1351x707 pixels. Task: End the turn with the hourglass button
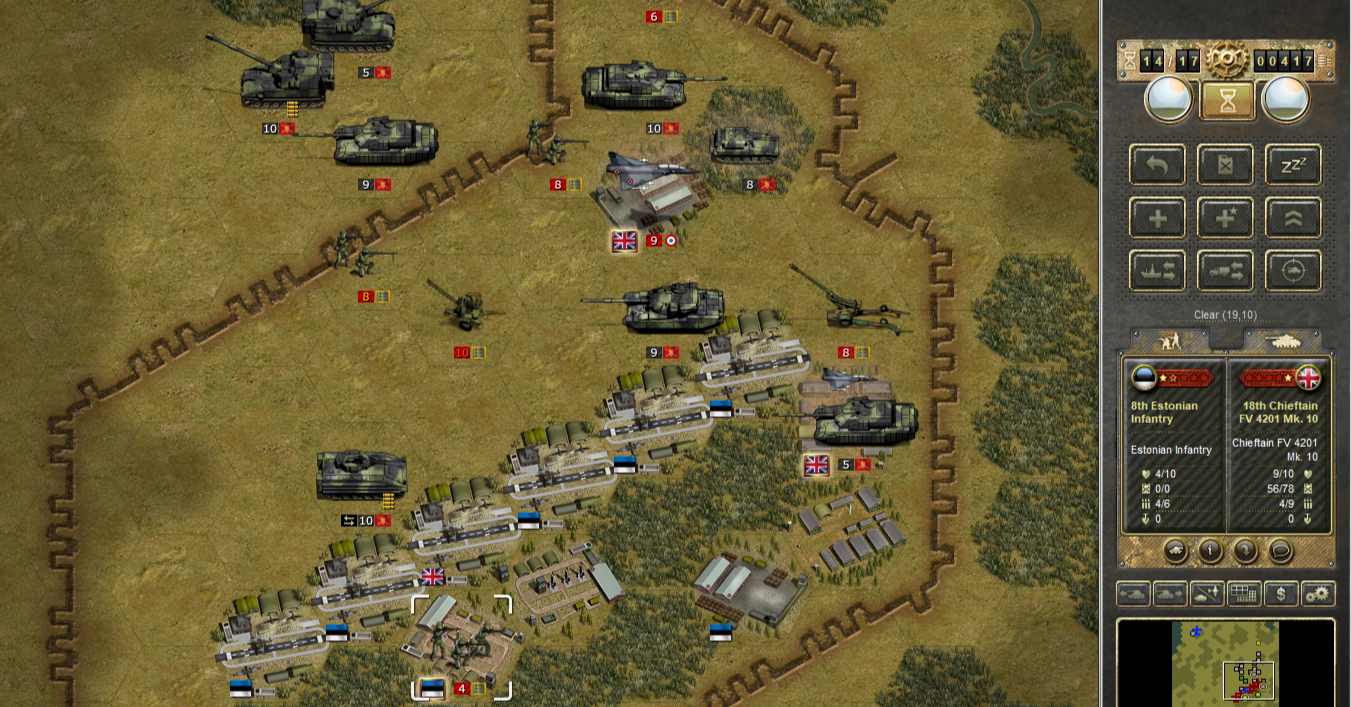click(1225, 99)
